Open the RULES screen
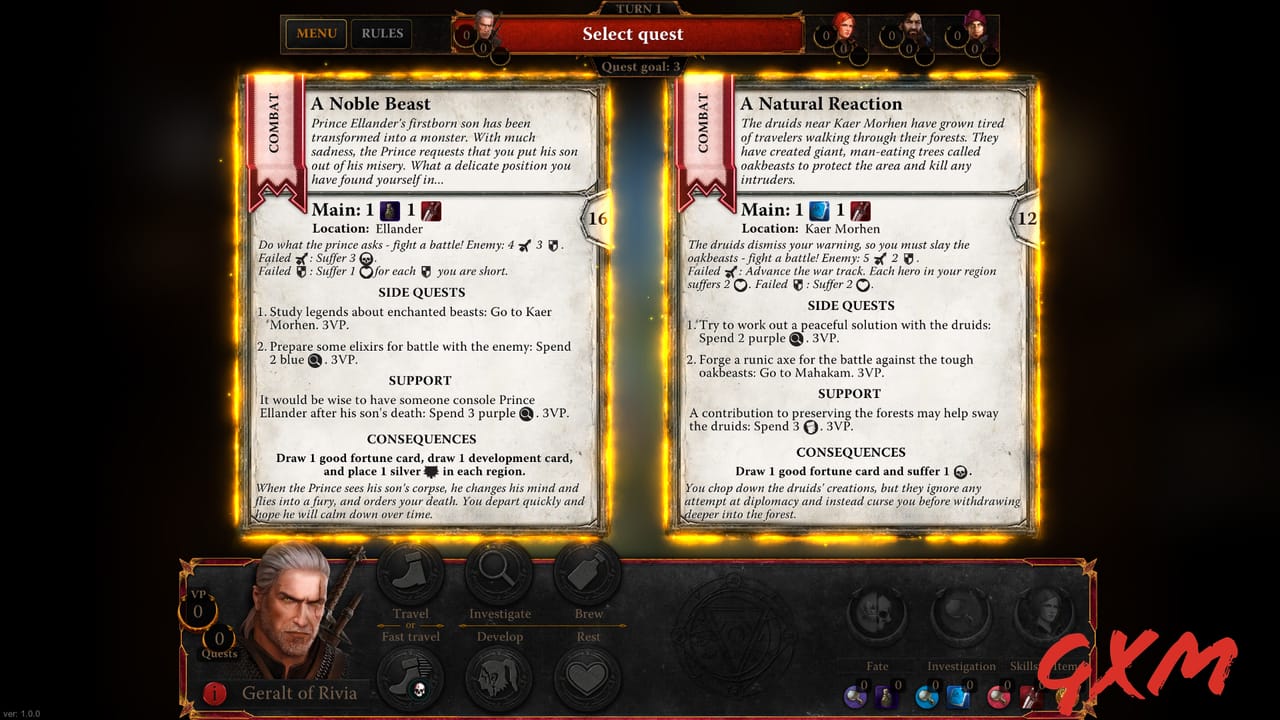Screen dimensions: 1280x720 [x=381, y=33]
